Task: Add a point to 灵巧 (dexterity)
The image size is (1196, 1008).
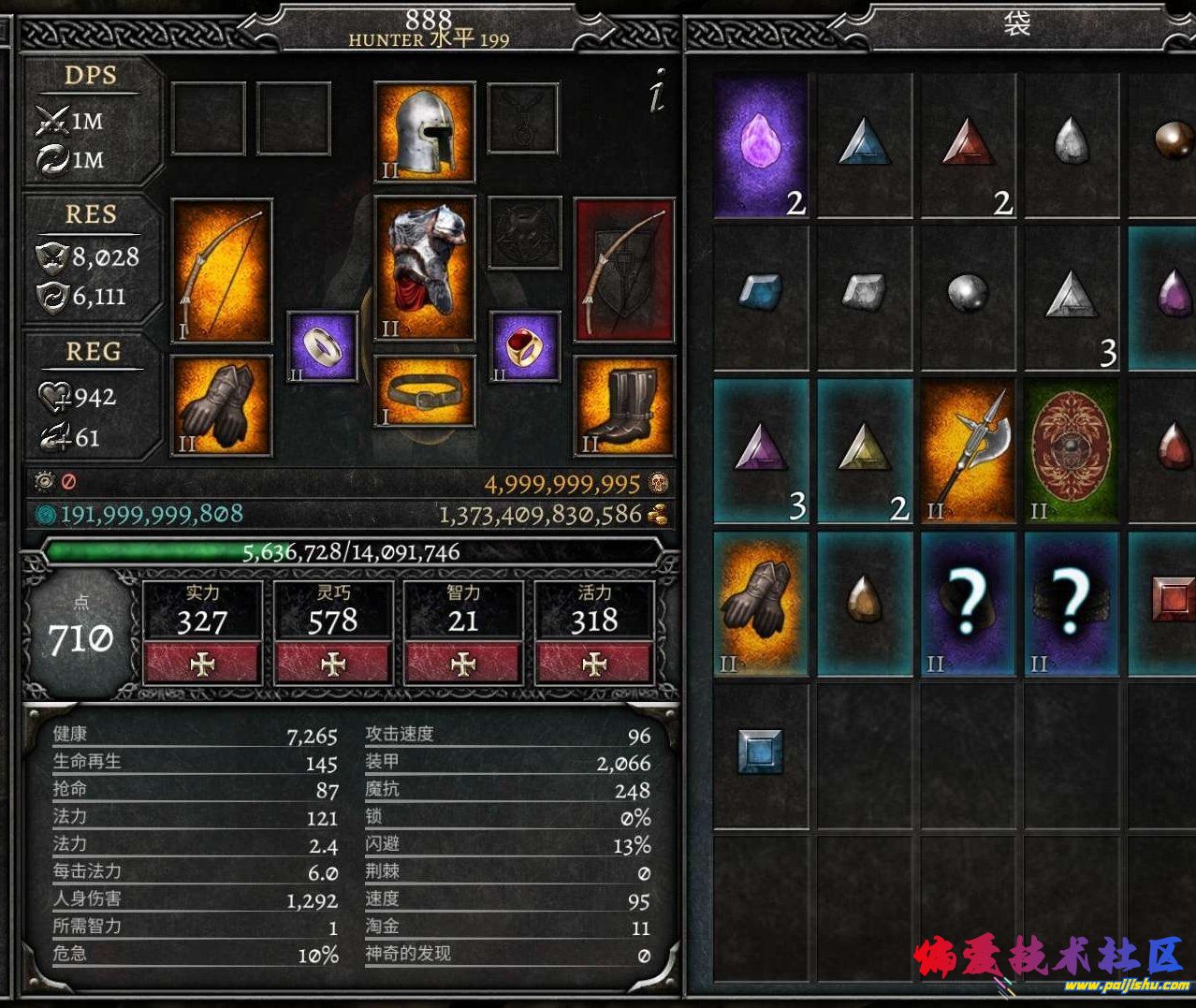Action: click(333, 663)
